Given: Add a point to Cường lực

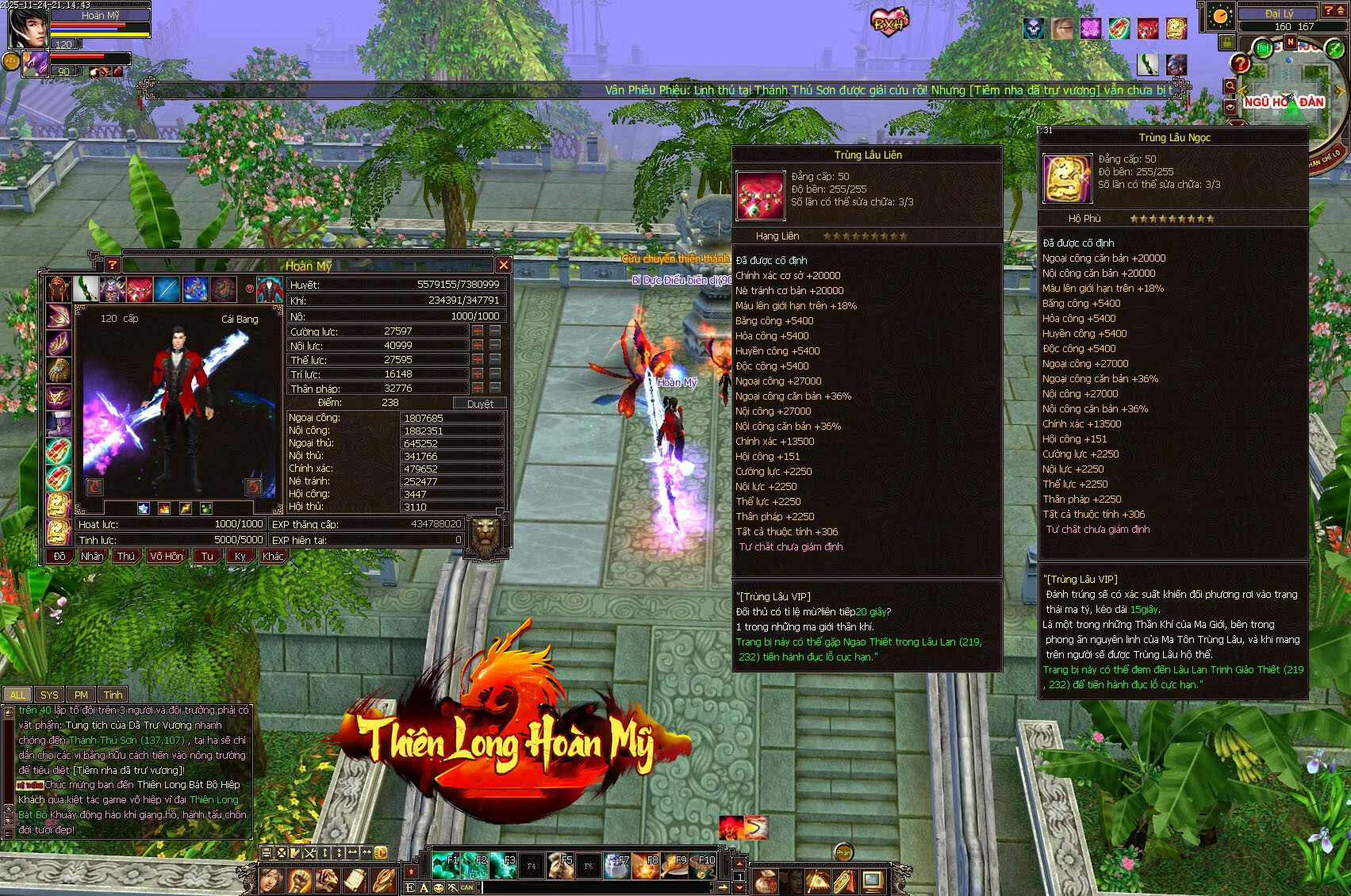Looking at the screenshot, I should click(x=478, y=331).
